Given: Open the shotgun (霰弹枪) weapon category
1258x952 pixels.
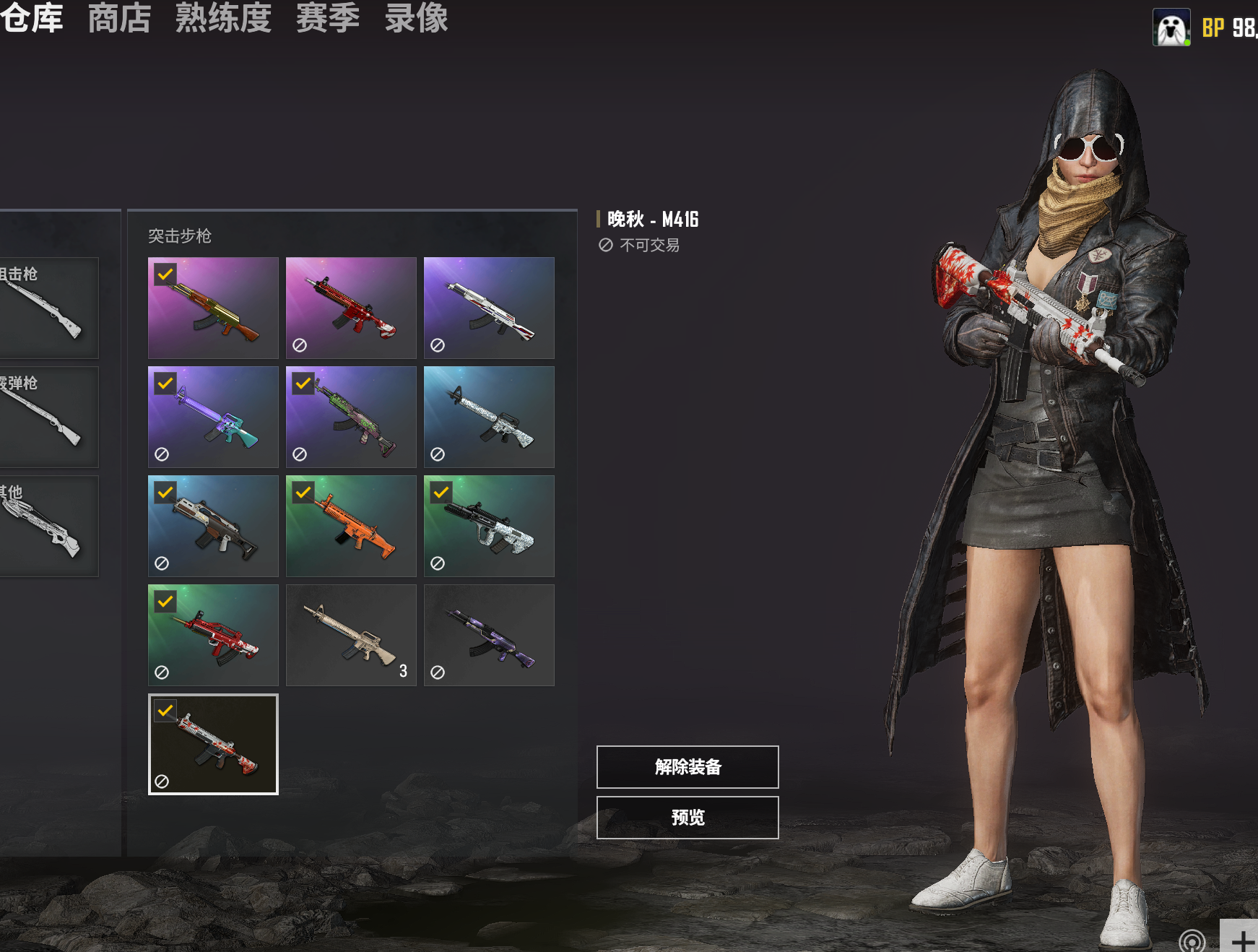Looking at the screenshot, I should [x=43, y=417].
